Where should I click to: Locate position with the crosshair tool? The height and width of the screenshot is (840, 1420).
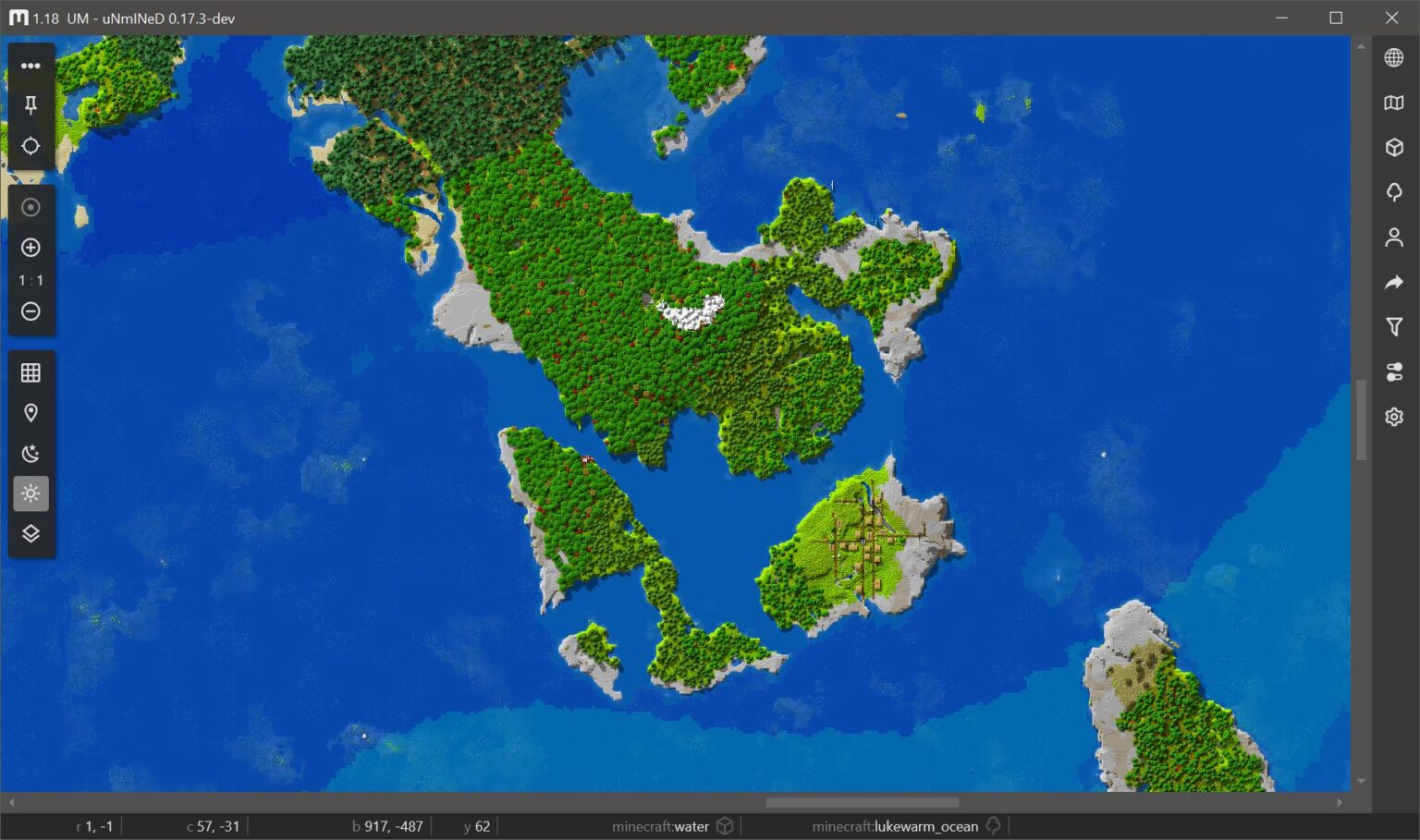[x=31, y=146]
